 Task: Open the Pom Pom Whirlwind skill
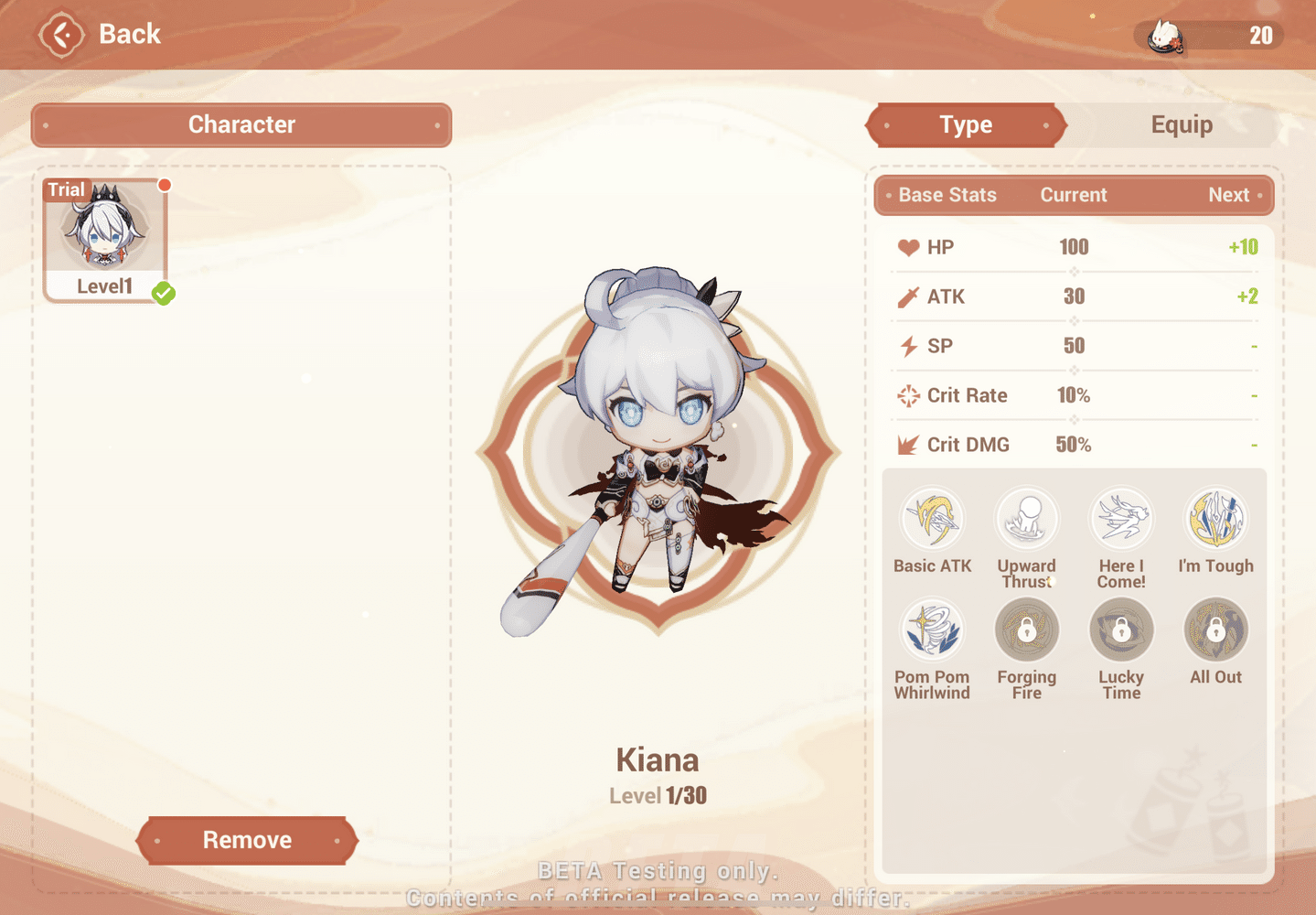tap(932, 630)
